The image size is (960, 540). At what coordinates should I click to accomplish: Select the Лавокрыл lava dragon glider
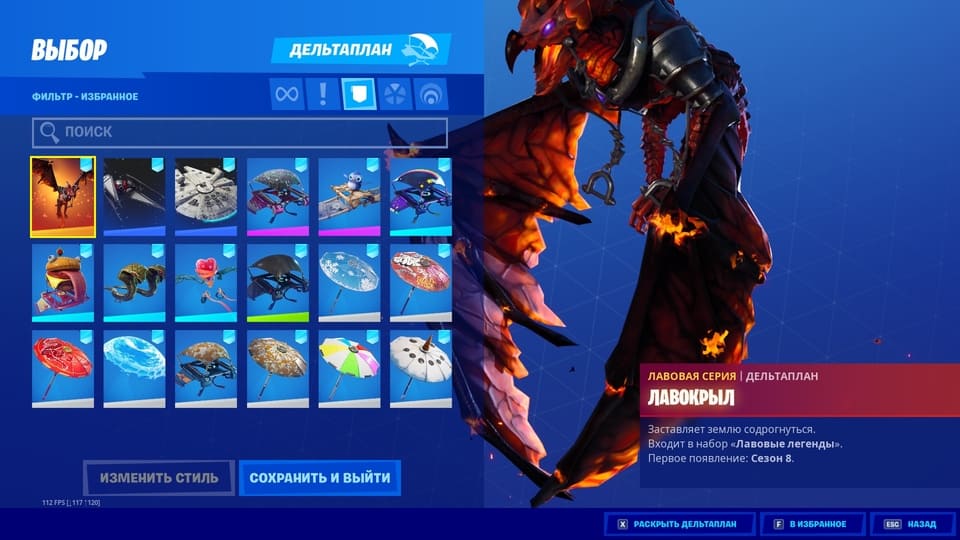click(x=63, y=196)
